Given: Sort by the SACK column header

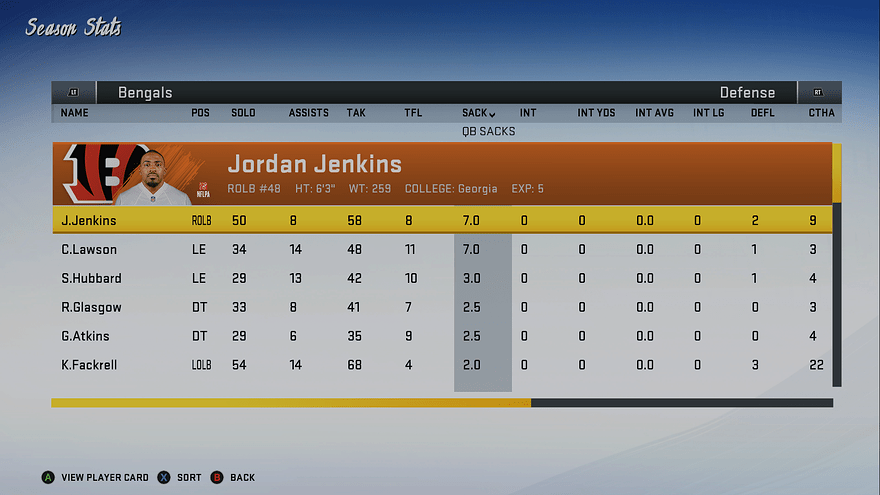Looking at the screenshot, I should pyautogui.click(x=478, y=113).
